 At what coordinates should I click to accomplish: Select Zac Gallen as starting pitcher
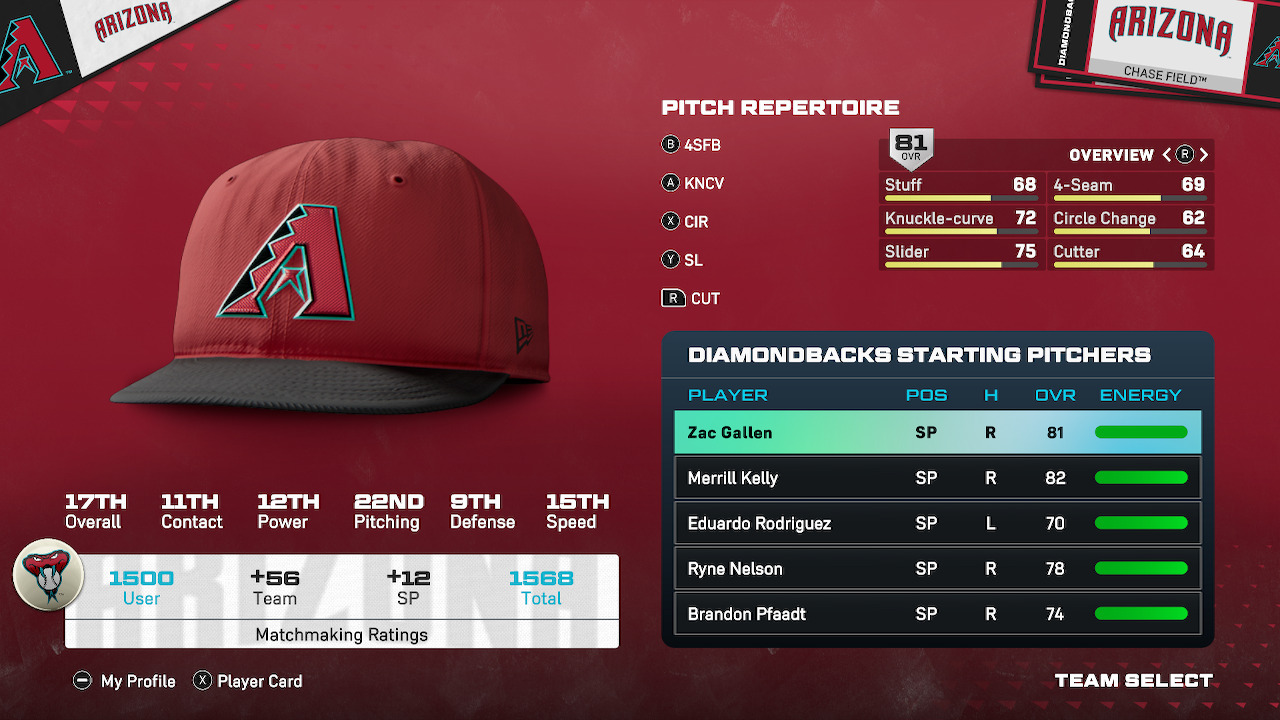[937, 433]
